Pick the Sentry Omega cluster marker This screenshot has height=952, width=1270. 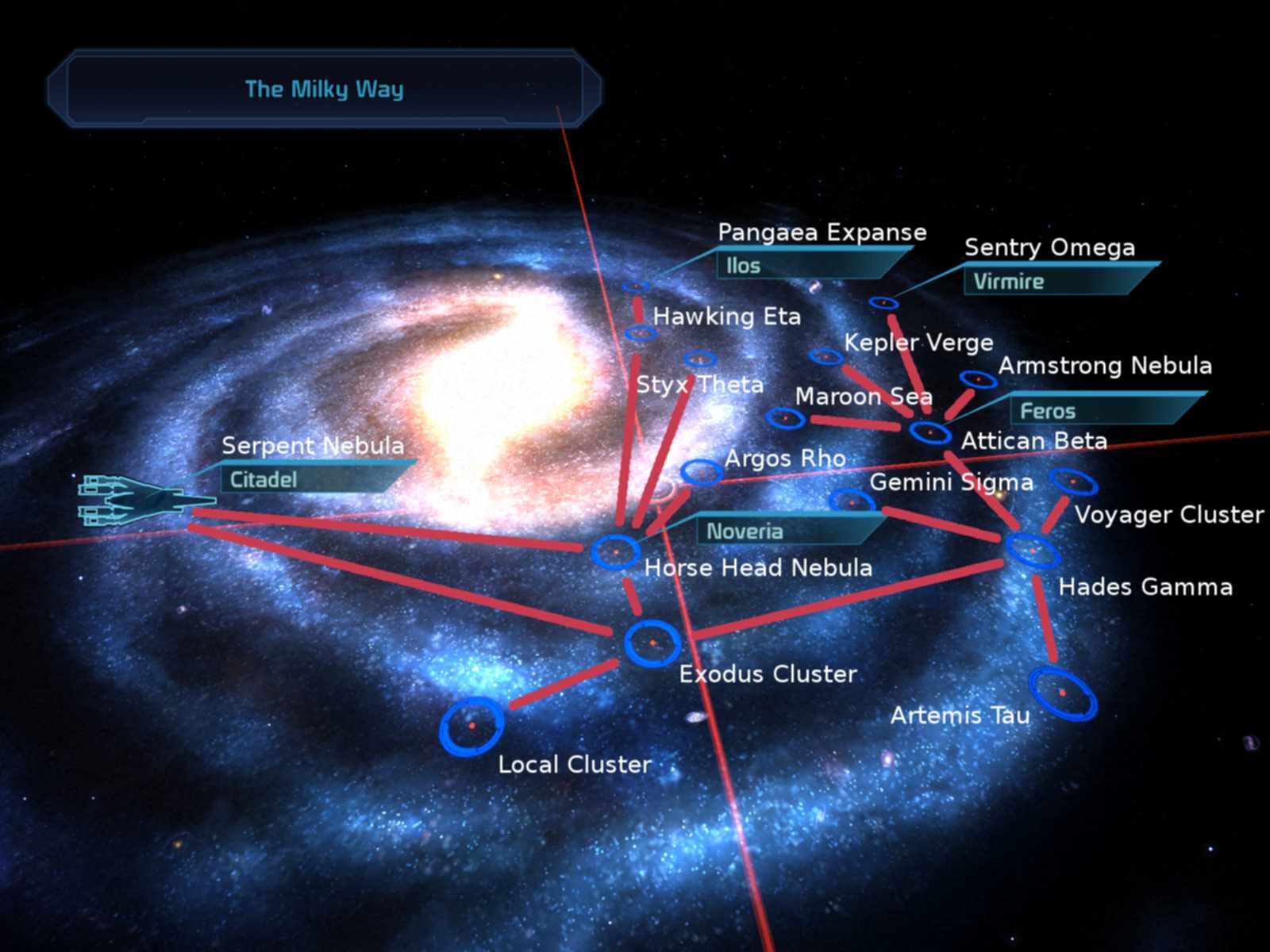coord(883,303)
